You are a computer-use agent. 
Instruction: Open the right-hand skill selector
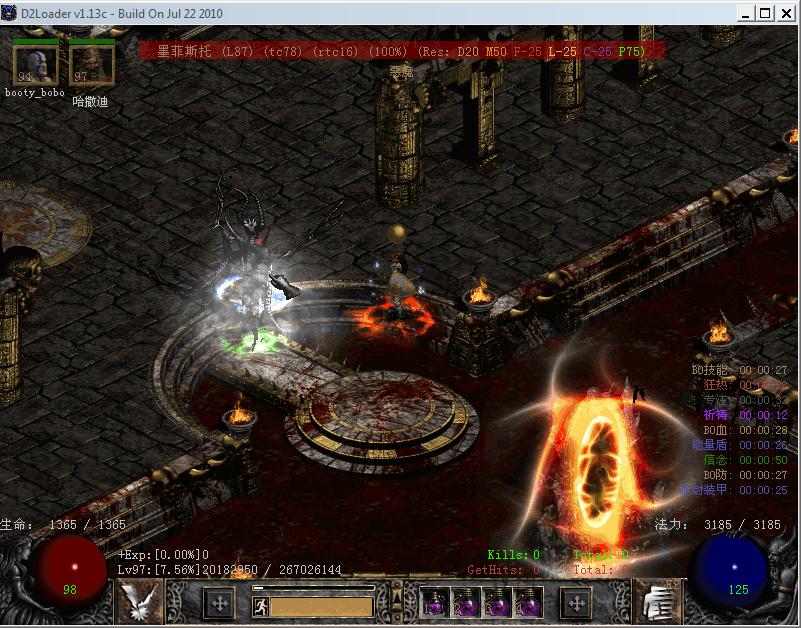(x=656, y=602)
